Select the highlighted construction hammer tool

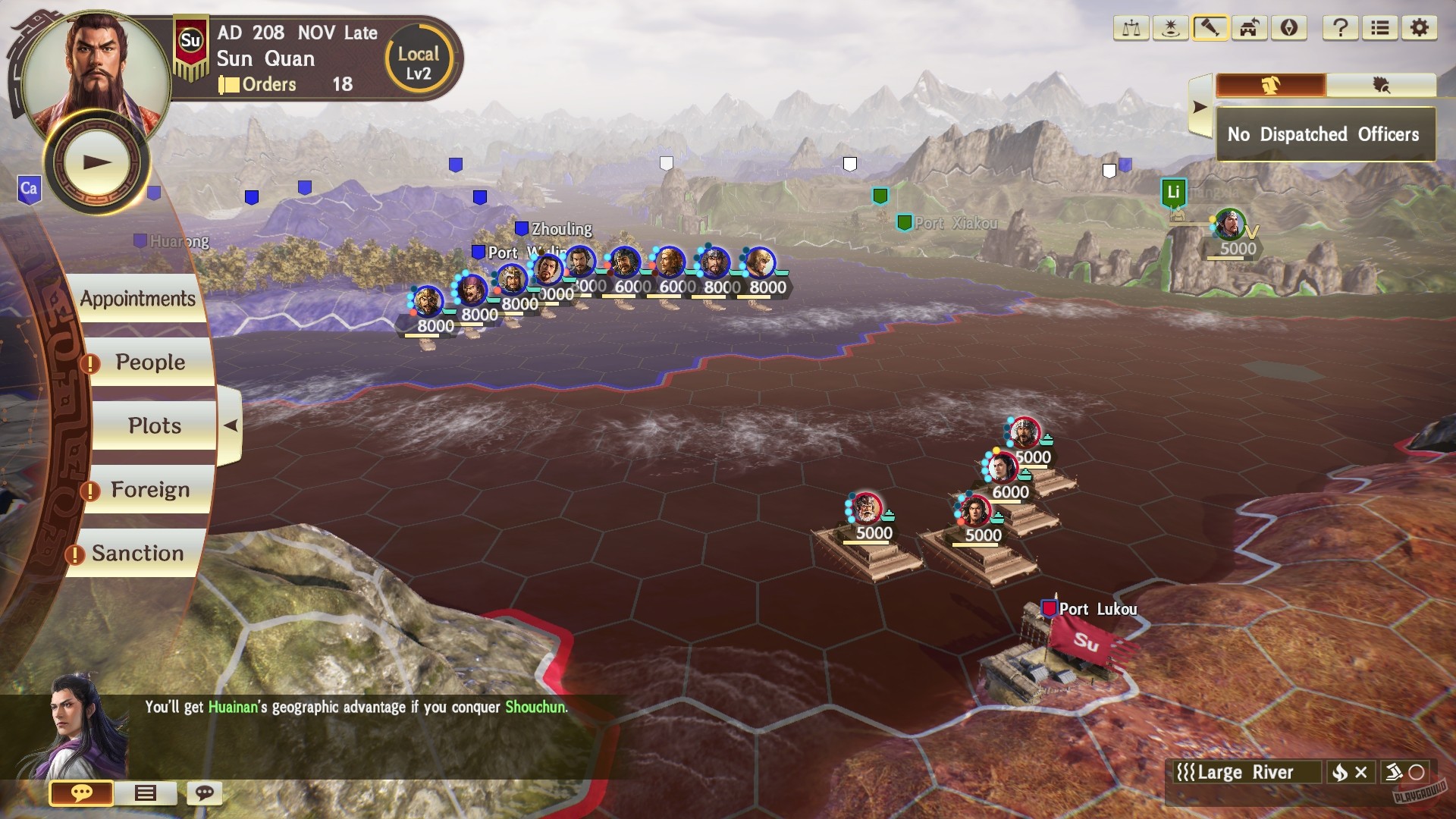click(x=1210, y=29)
